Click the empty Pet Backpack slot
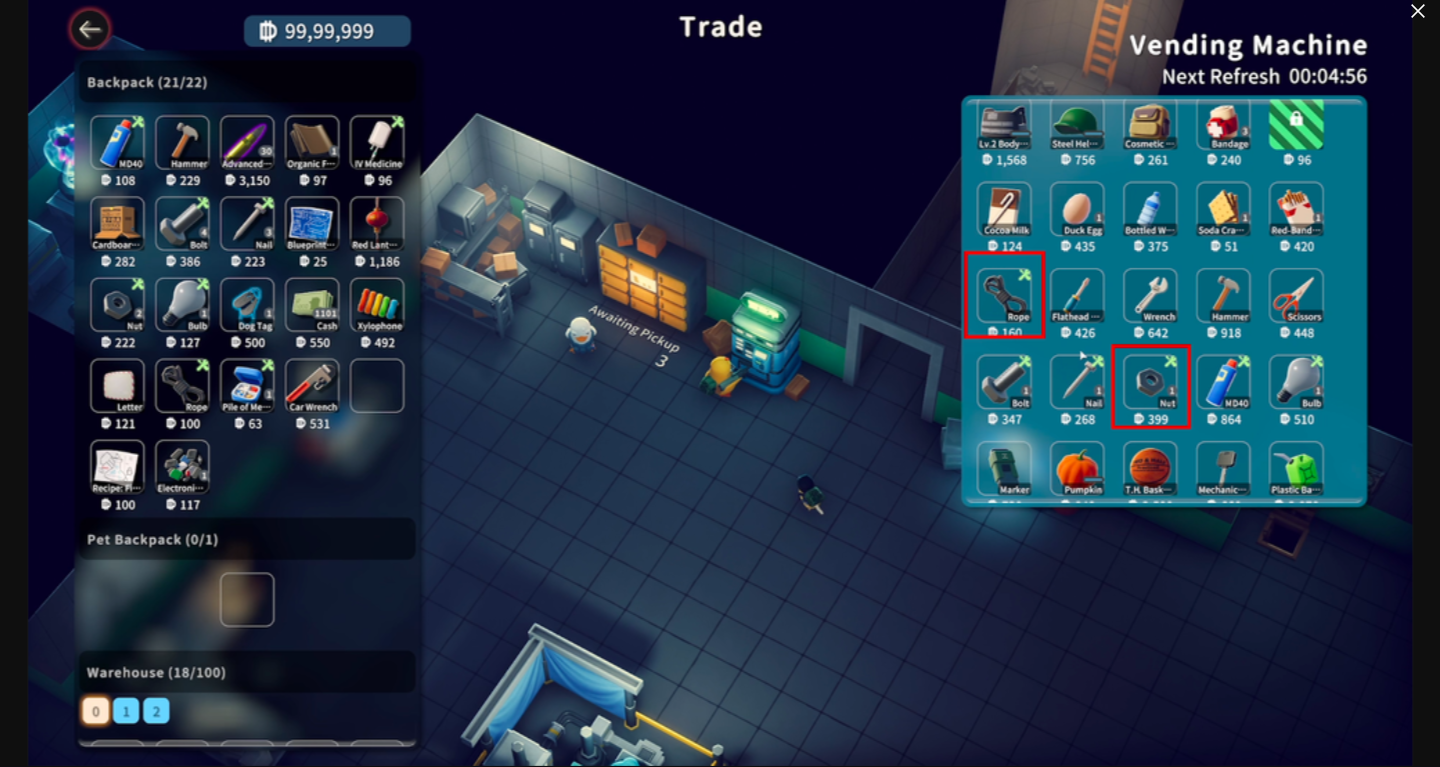Screen dimensions: 1440x767 pyautogui.click(x=247, y=598)
